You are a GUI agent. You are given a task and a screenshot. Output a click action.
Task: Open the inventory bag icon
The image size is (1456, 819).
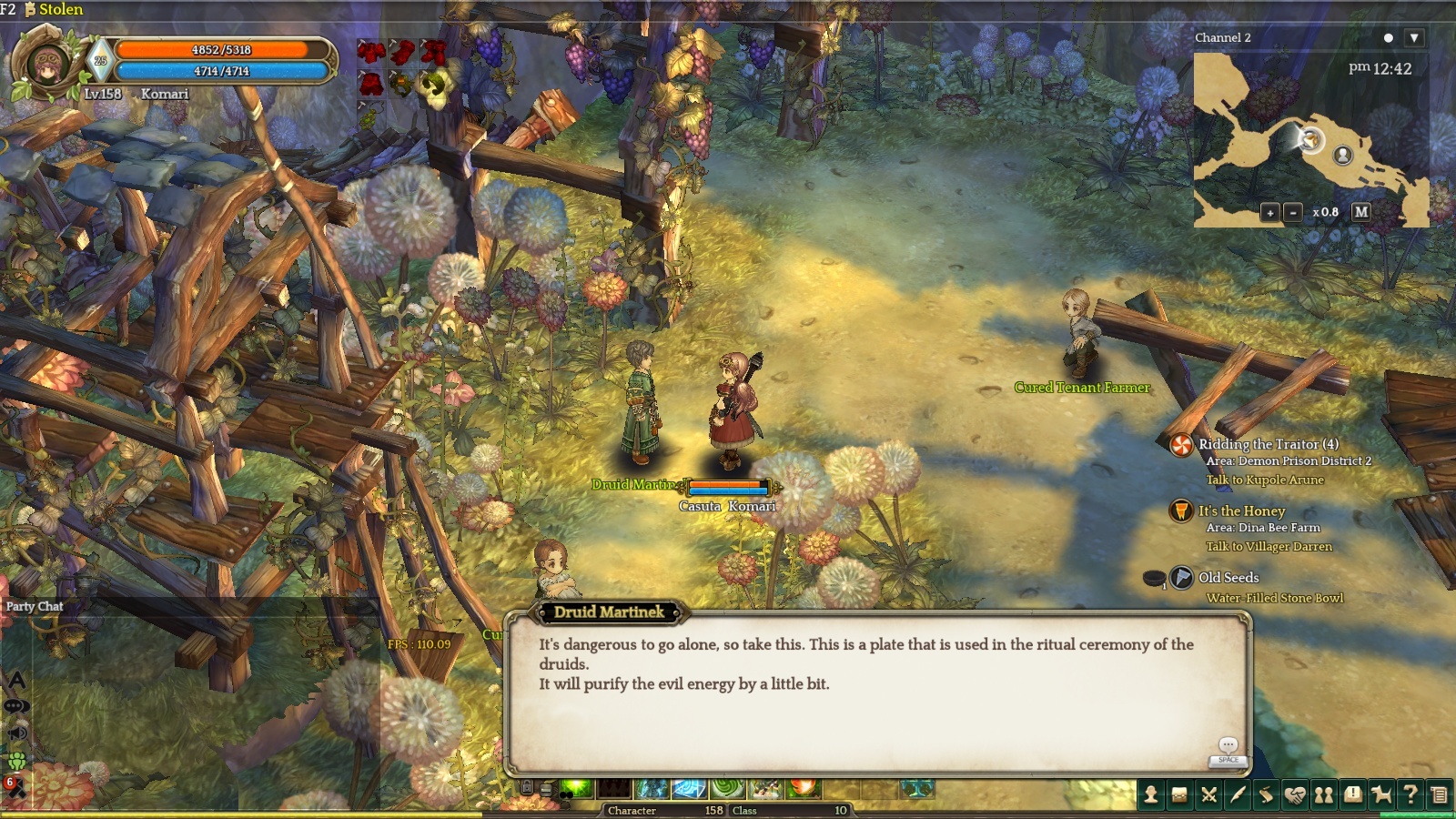click(x=1180, y=795)
